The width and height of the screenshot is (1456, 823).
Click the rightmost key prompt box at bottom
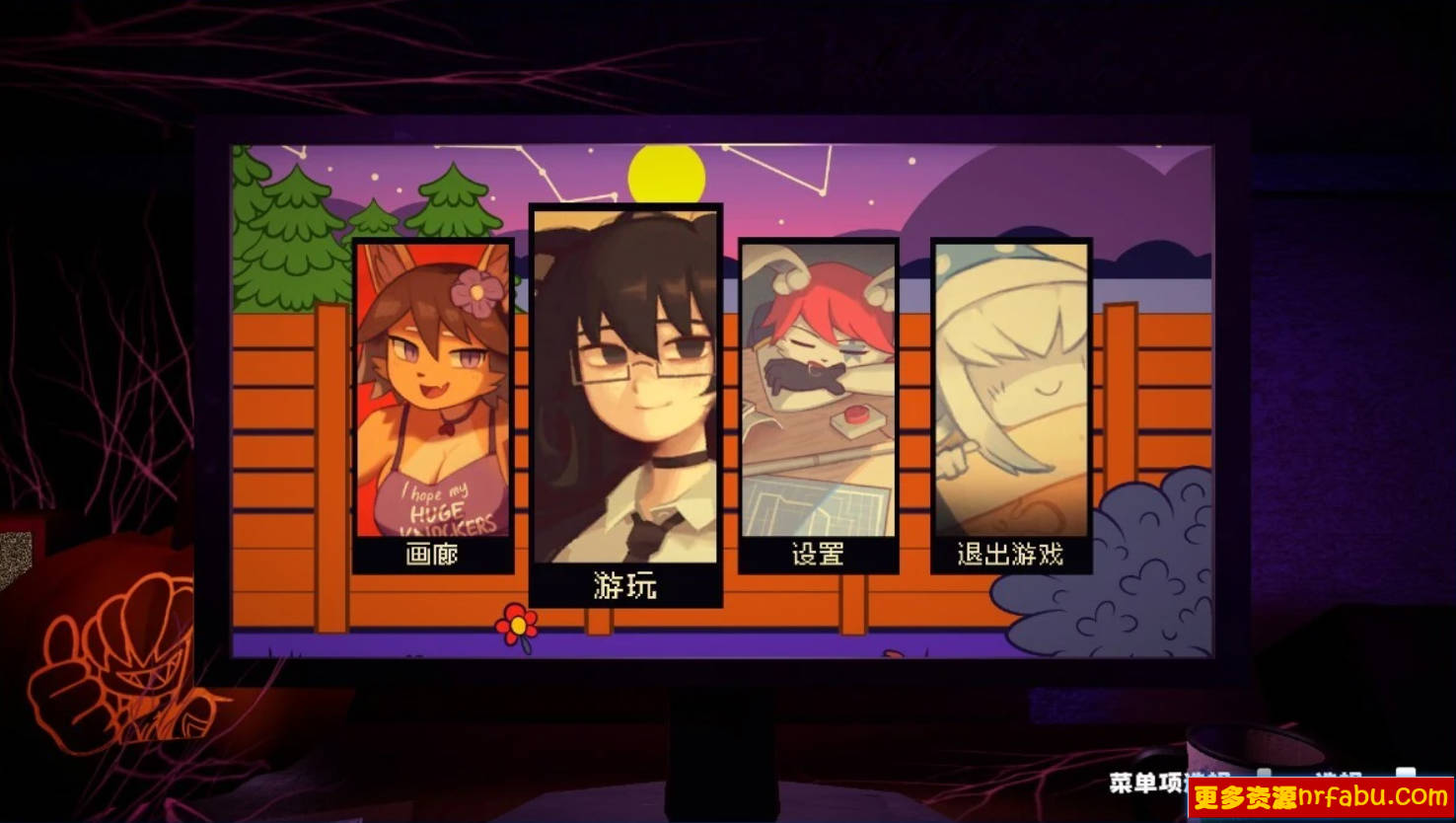(1408, 771)
